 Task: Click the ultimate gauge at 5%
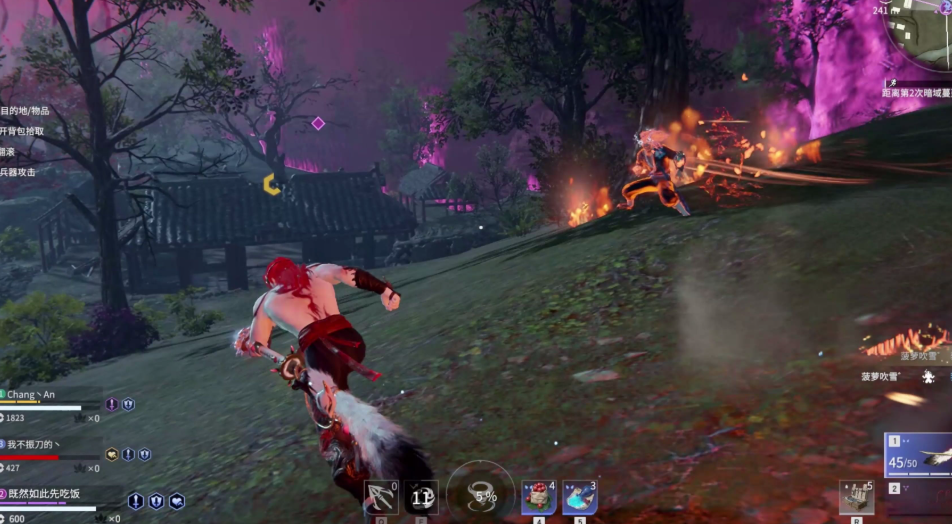[481, 494]
